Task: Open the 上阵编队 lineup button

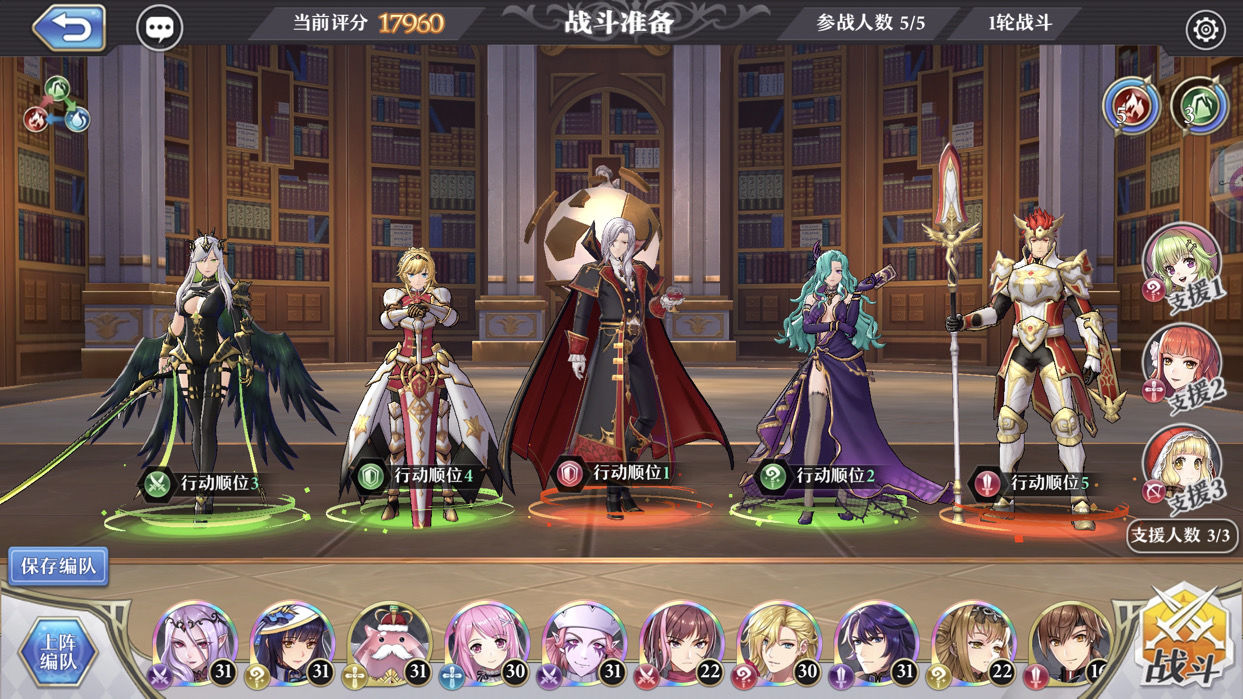Action: tap(58, 649)
